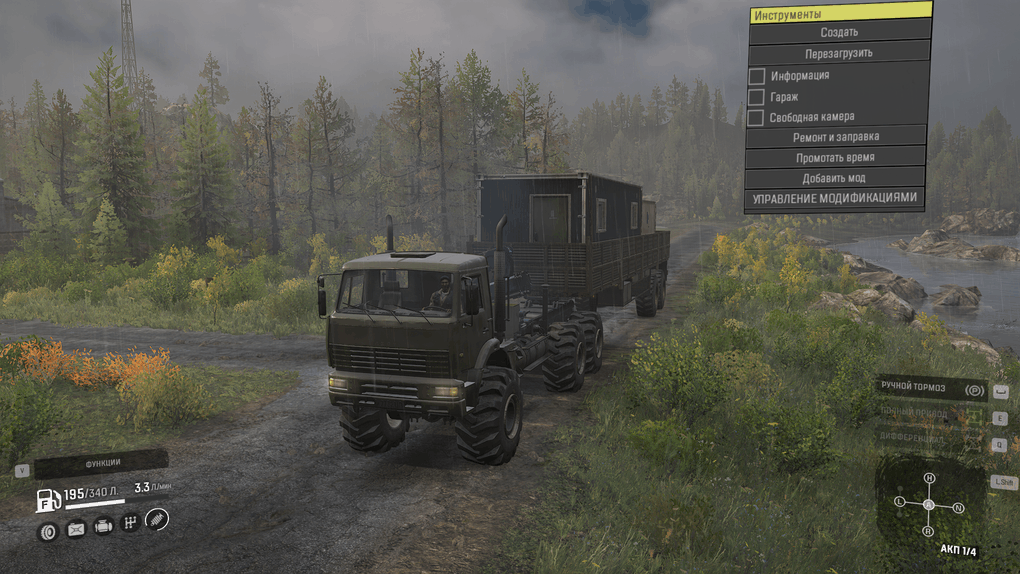
Task: Enable the Гараж checkbox
Action: coord(757,97)
